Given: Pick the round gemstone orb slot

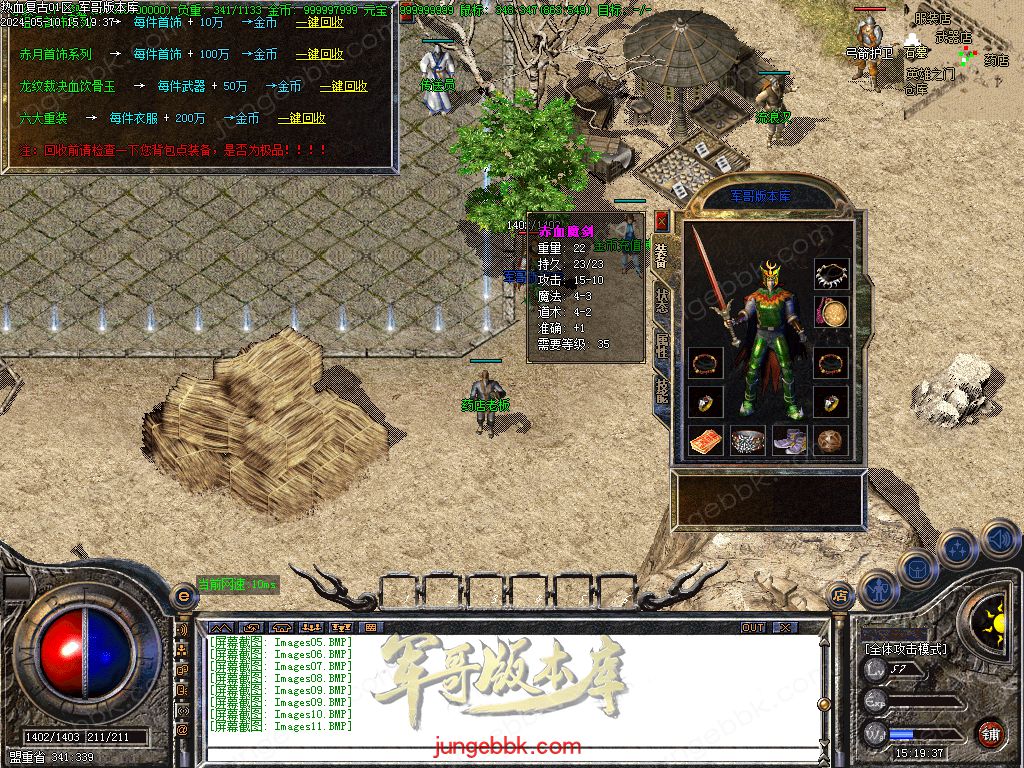Looking at the screenshot, I should click(831, 440).
